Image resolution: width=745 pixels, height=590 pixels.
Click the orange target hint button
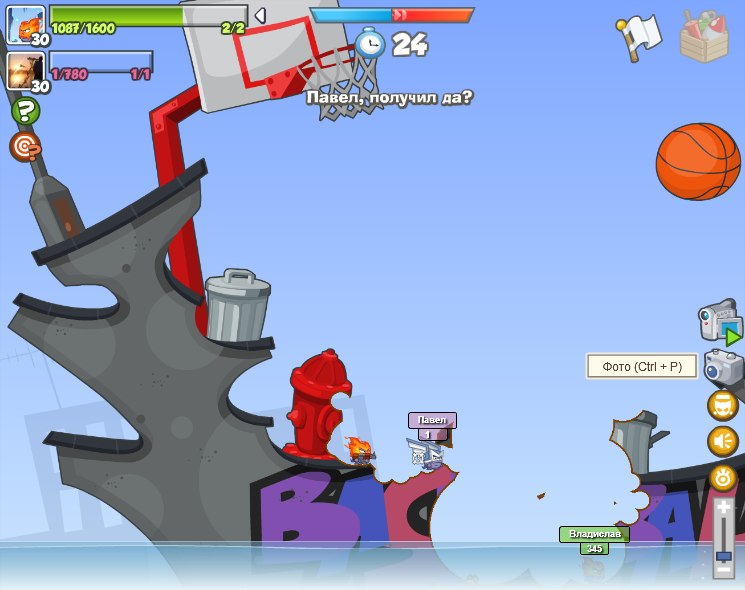tap(25, 147)
